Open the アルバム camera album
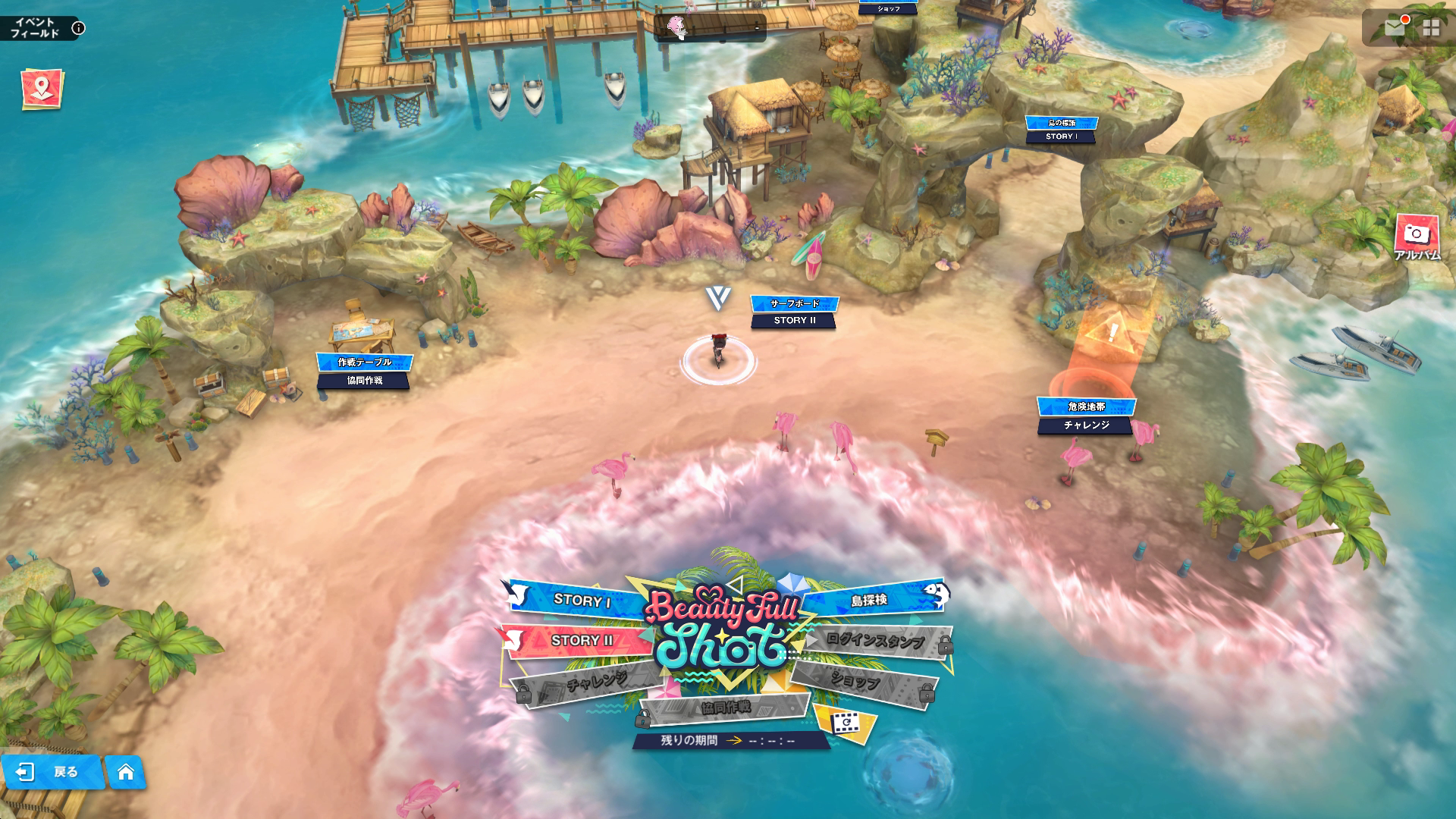Image resolution: width=1456 pixels, height=819 pixels. point(1417,237)
